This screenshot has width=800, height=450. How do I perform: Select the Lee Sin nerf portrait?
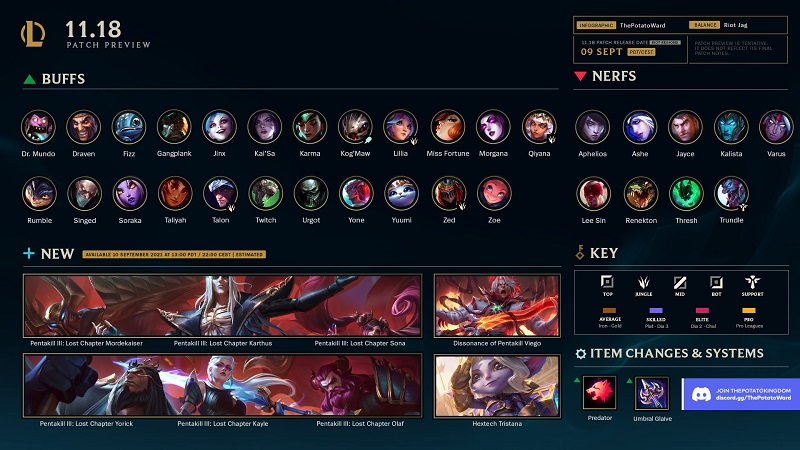tap(592, 193)
